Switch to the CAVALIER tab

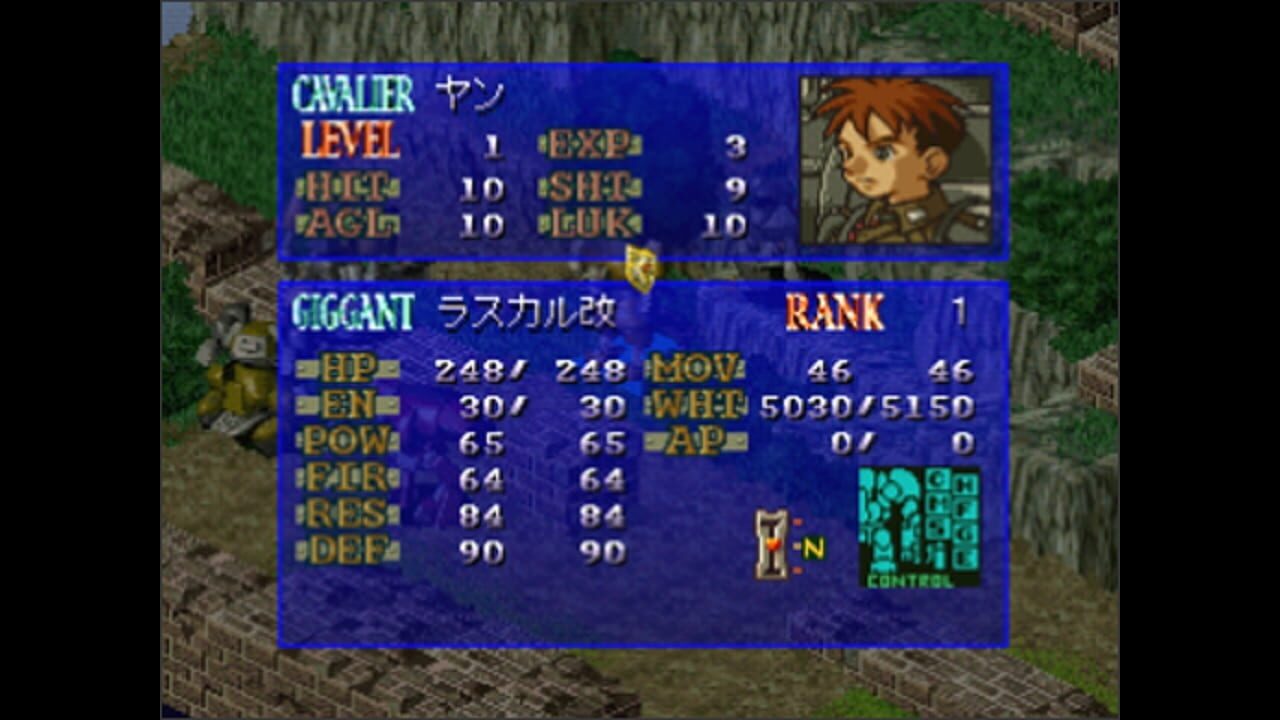click(352, 92)
